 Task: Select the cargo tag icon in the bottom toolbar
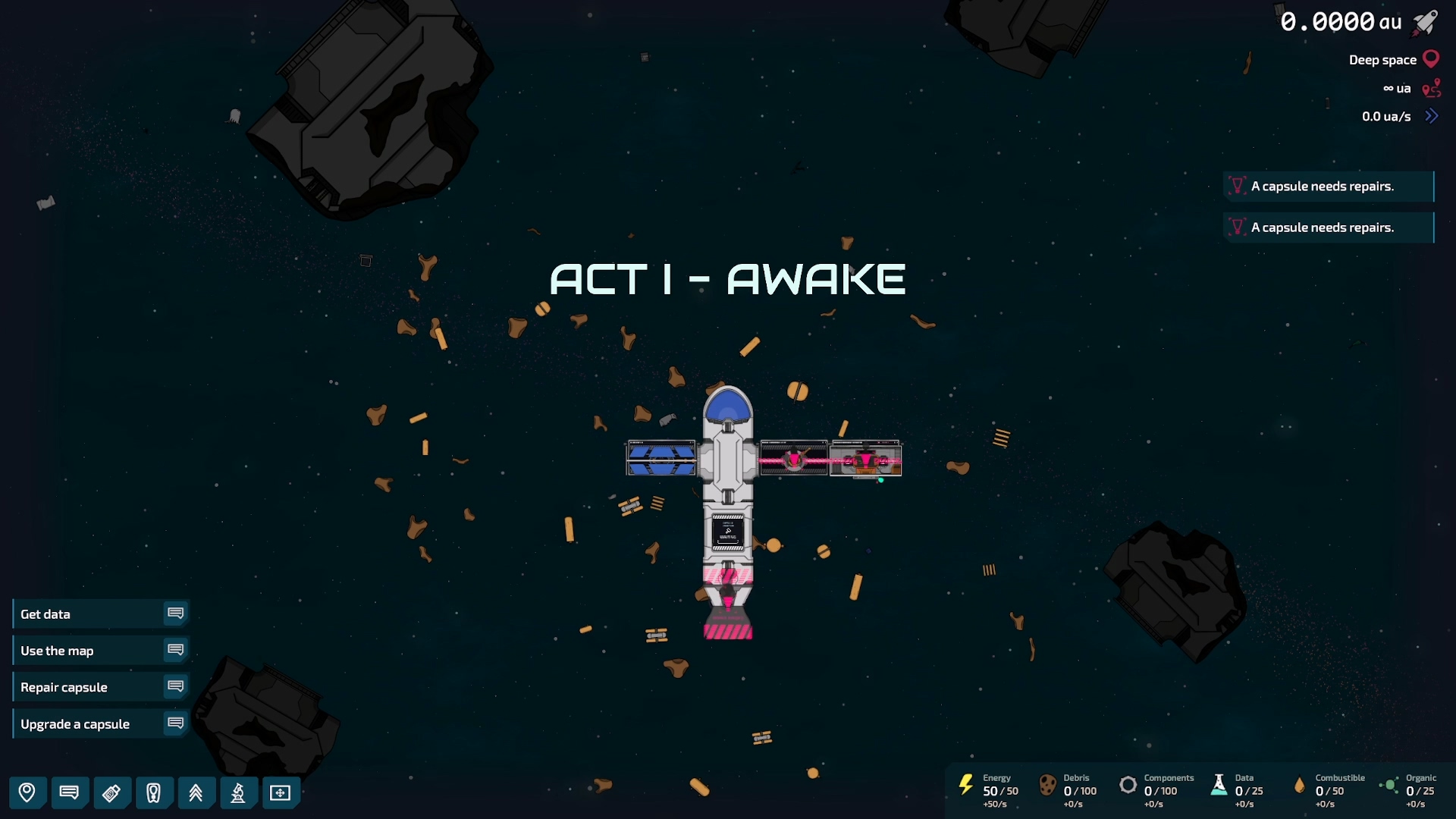pos(112,793)
